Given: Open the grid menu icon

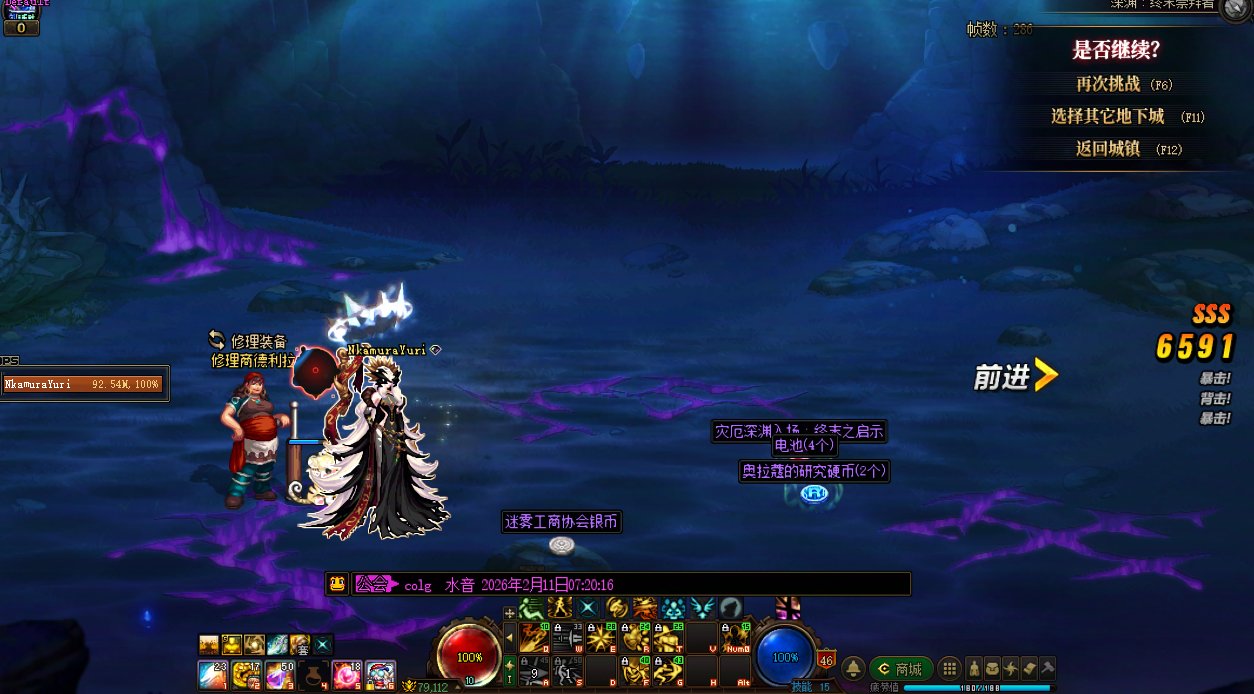Looking at the screenshot, I should coord(950,669).
